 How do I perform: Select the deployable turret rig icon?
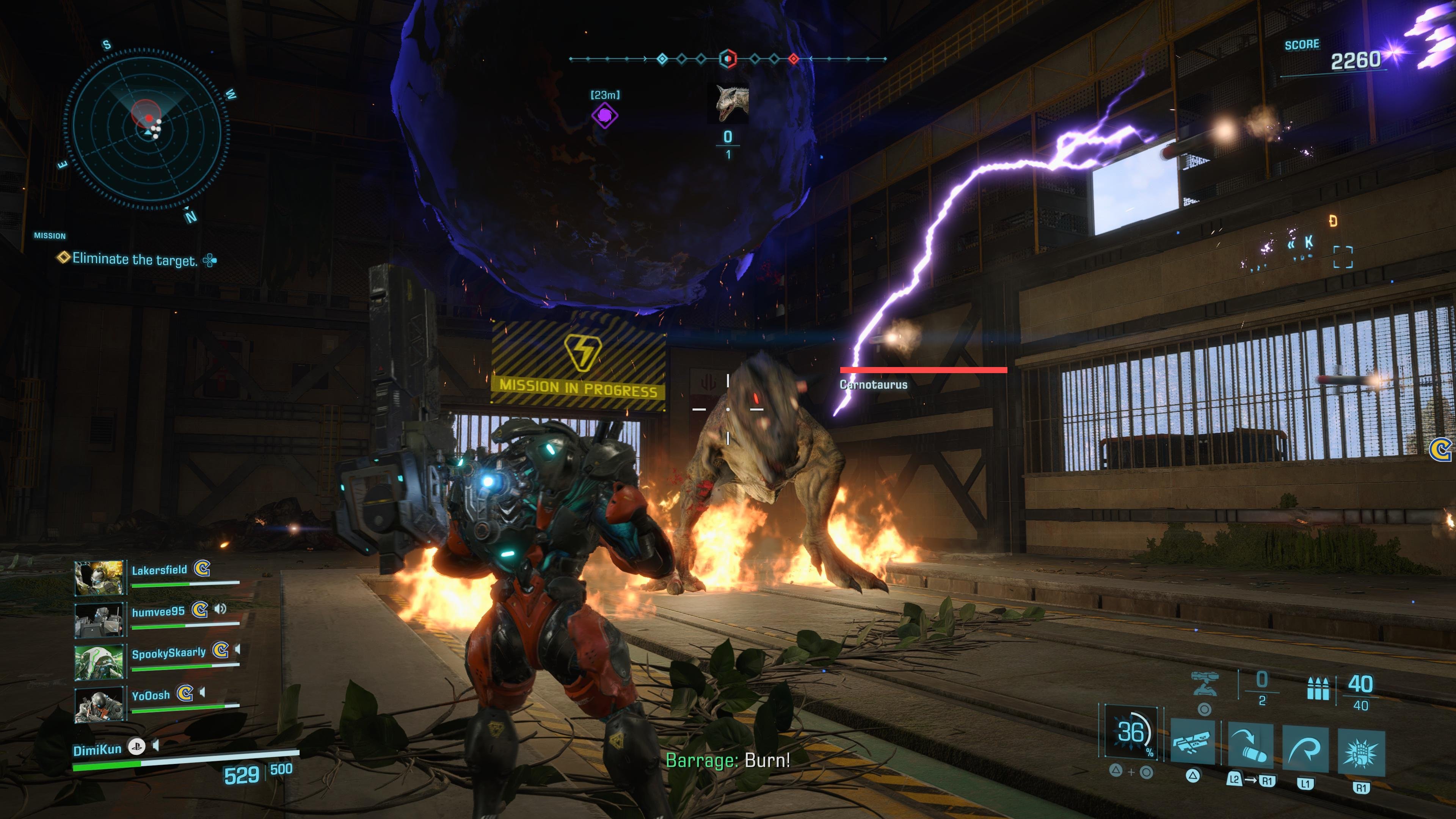click(x=1204, y=684)
